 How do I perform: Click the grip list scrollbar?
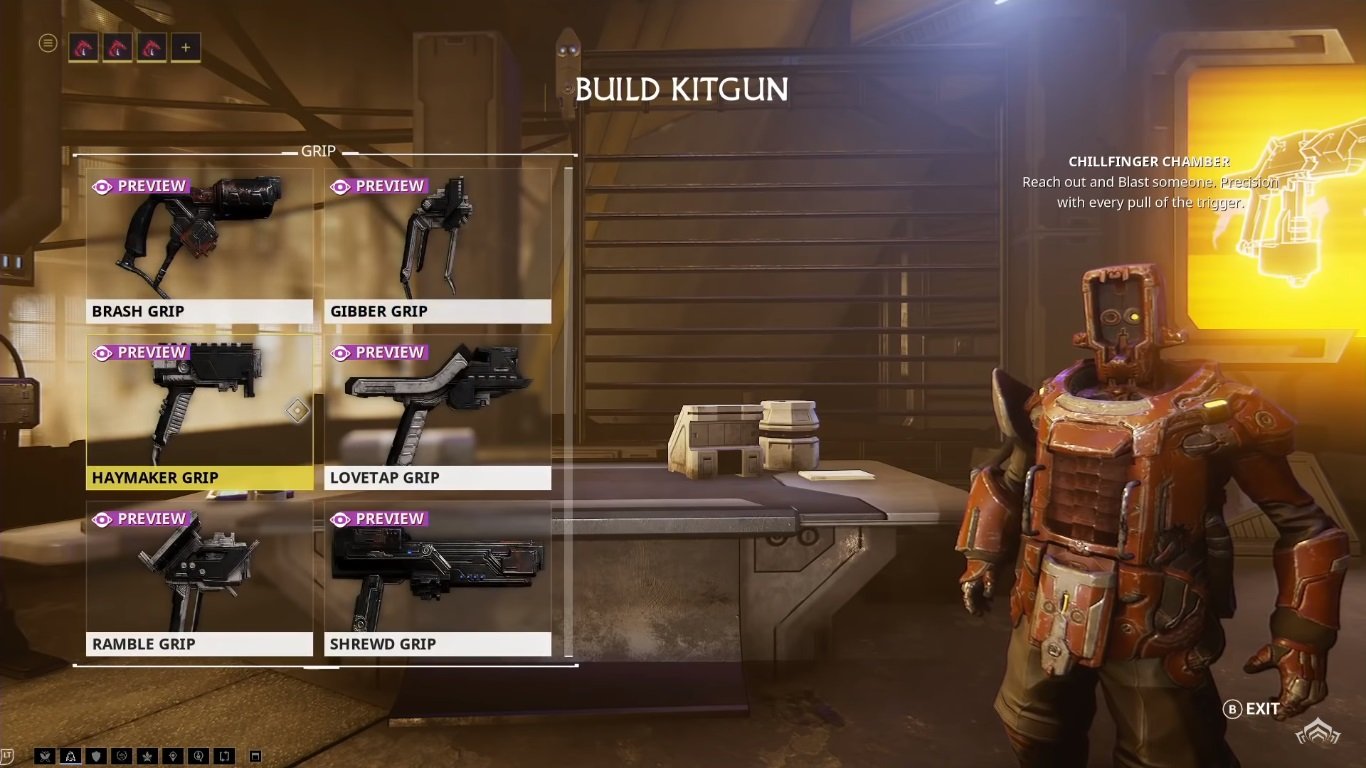569,410
